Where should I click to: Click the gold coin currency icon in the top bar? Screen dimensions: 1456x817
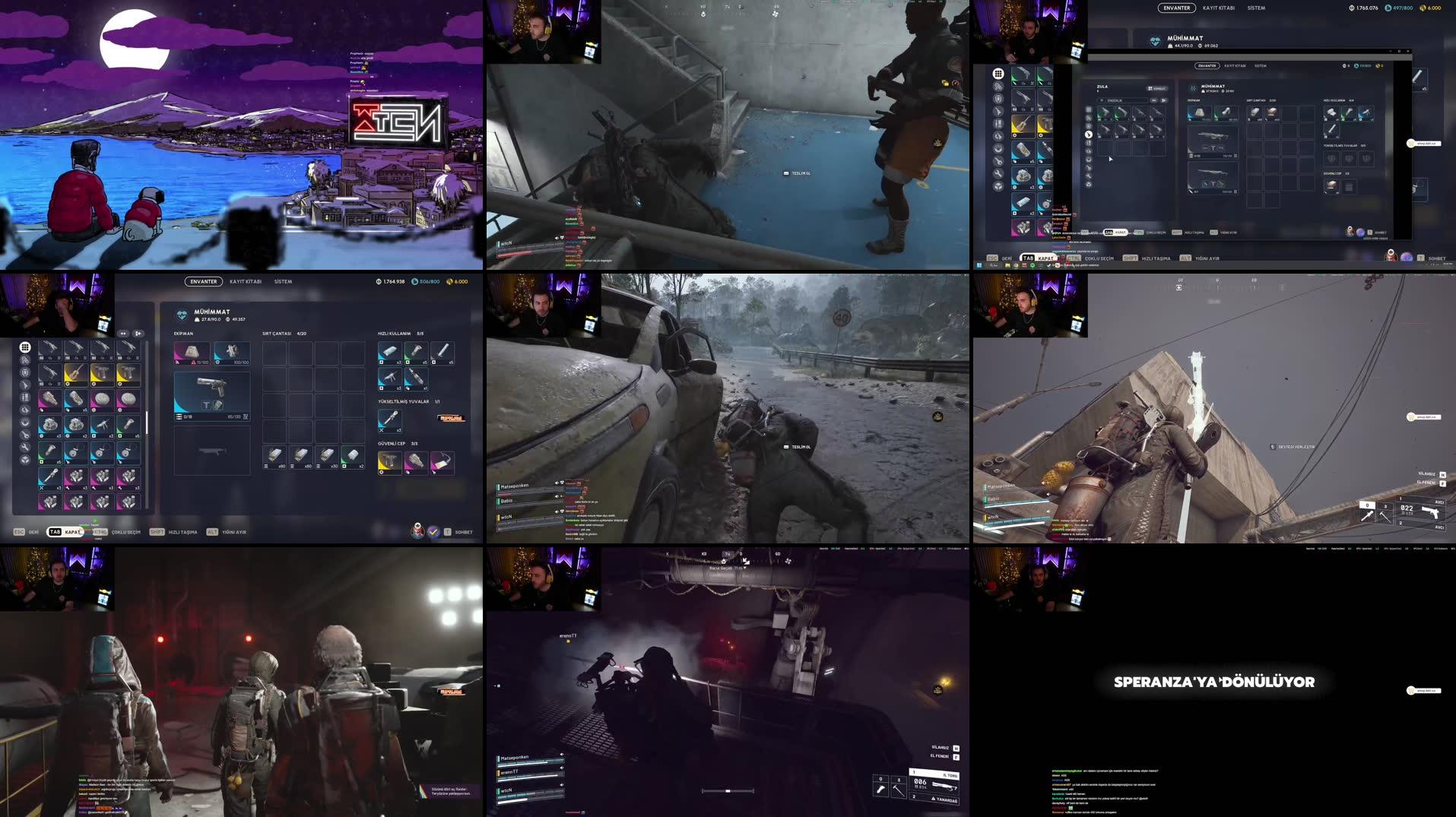tap(449, 281)
